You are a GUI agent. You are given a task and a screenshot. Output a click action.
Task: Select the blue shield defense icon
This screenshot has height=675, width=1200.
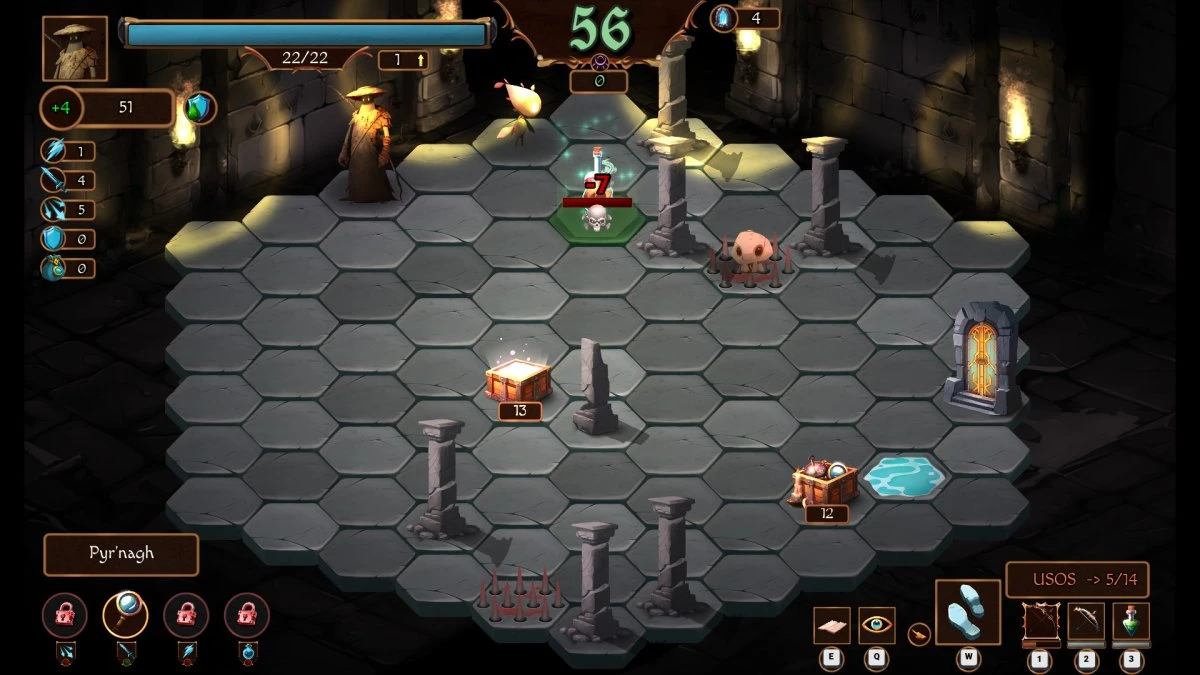point(52,239)
